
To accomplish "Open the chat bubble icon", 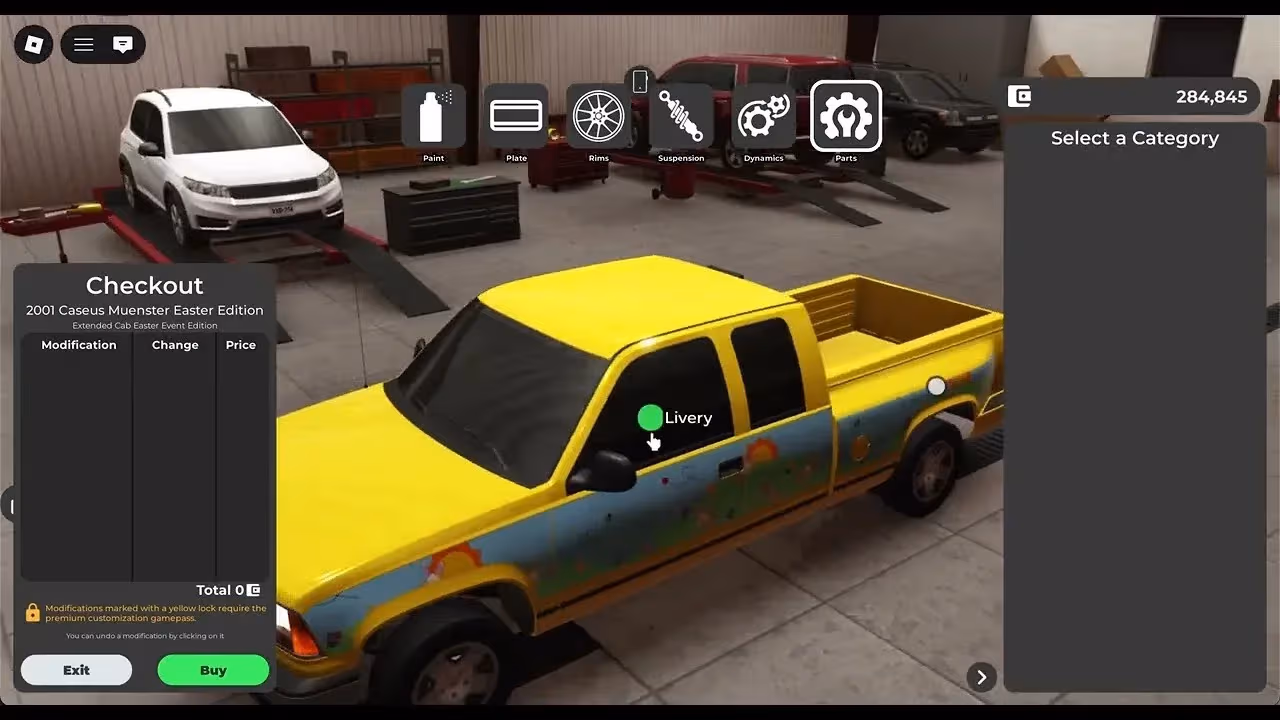I will pyautogui.click(x=122, y=44).
